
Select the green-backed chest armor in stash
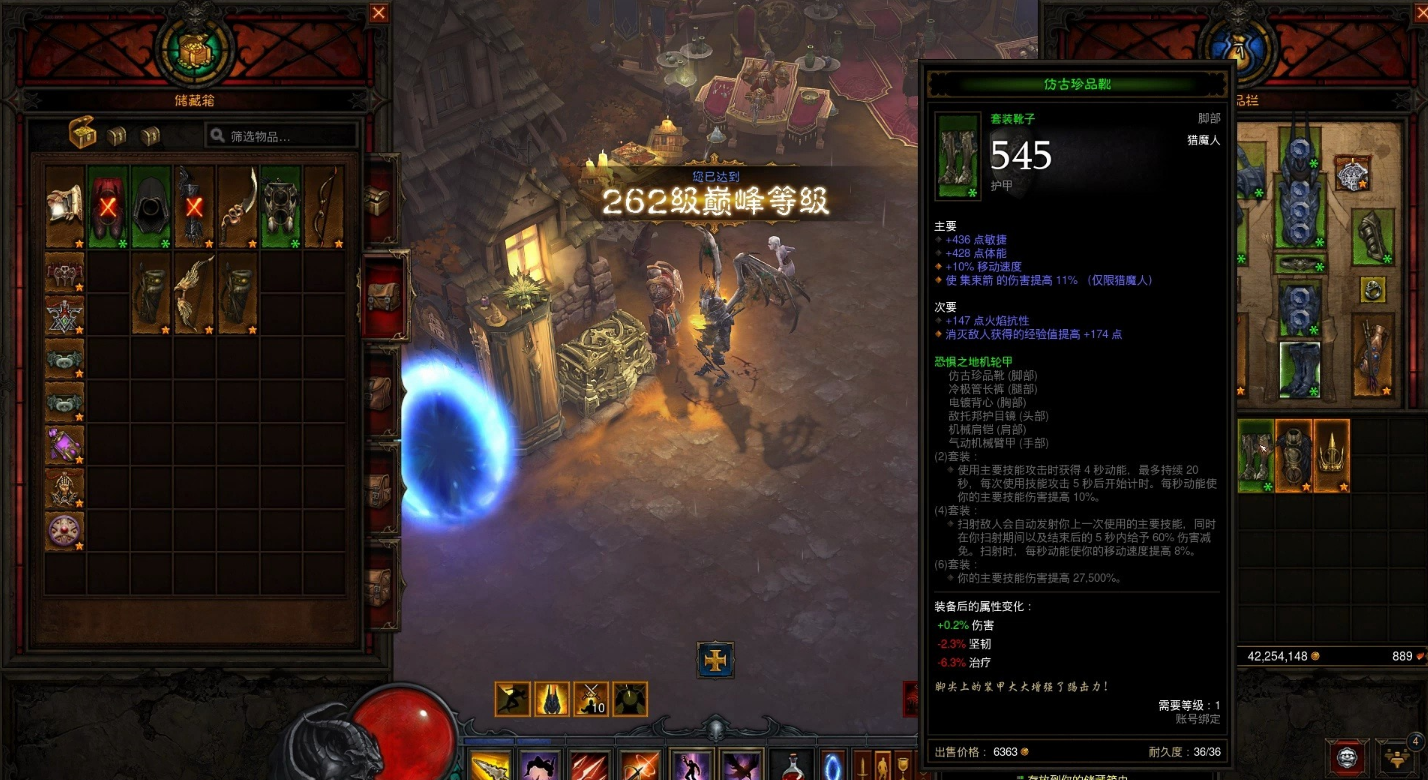pyautogui.click(x=281, y=207)
